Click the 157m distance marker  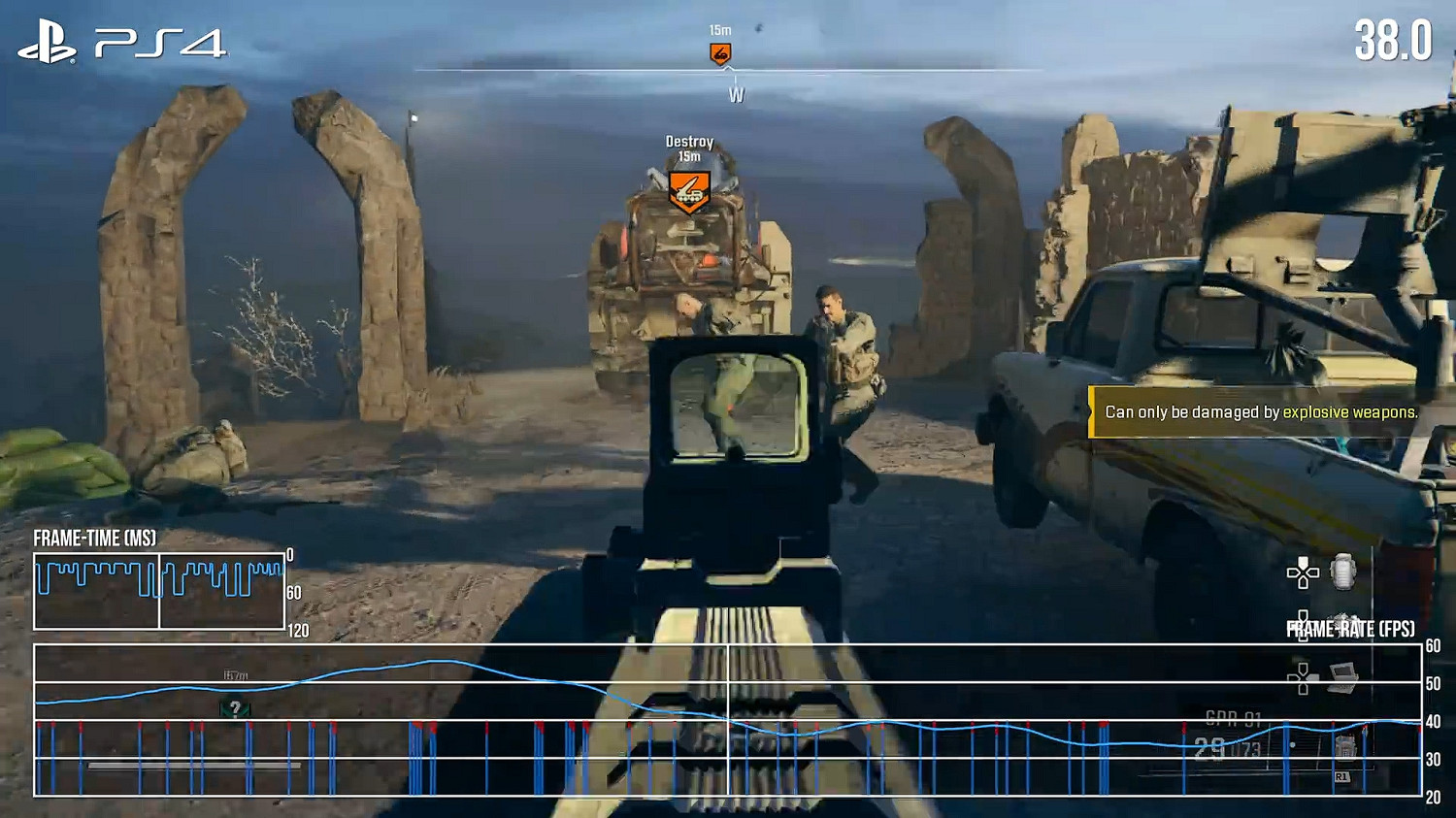pos(234,676)
